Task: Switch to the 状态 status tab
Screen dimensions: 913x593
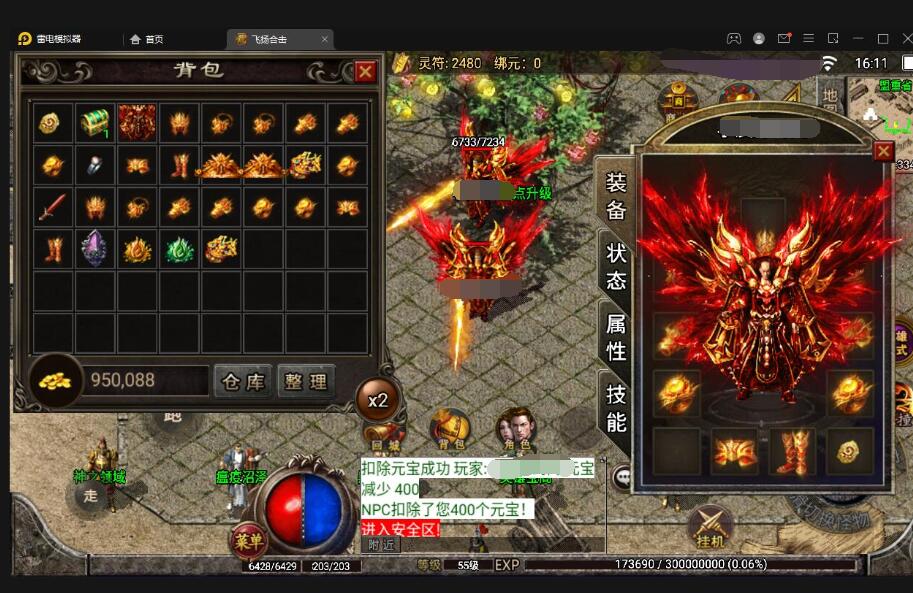Action: pyautogui.click(x=616, y=265)
